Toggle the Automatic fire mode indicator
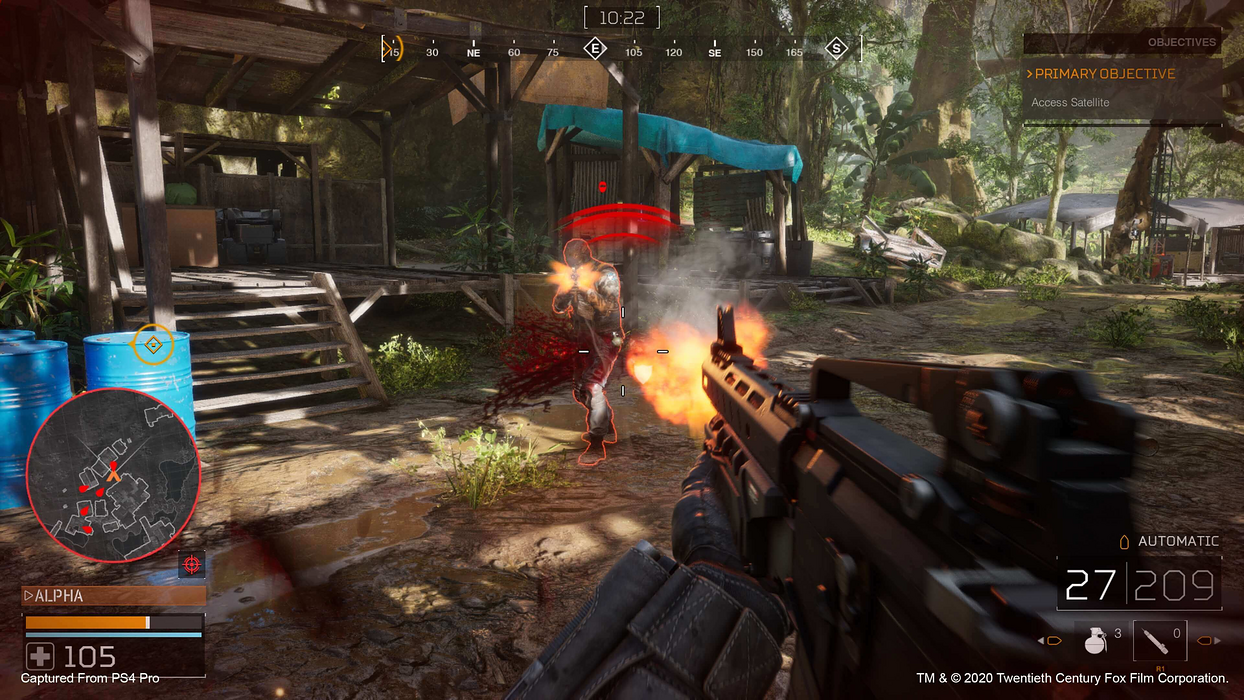The height and width of the screenshot is (700, 1244). (x=1170, y=541)
